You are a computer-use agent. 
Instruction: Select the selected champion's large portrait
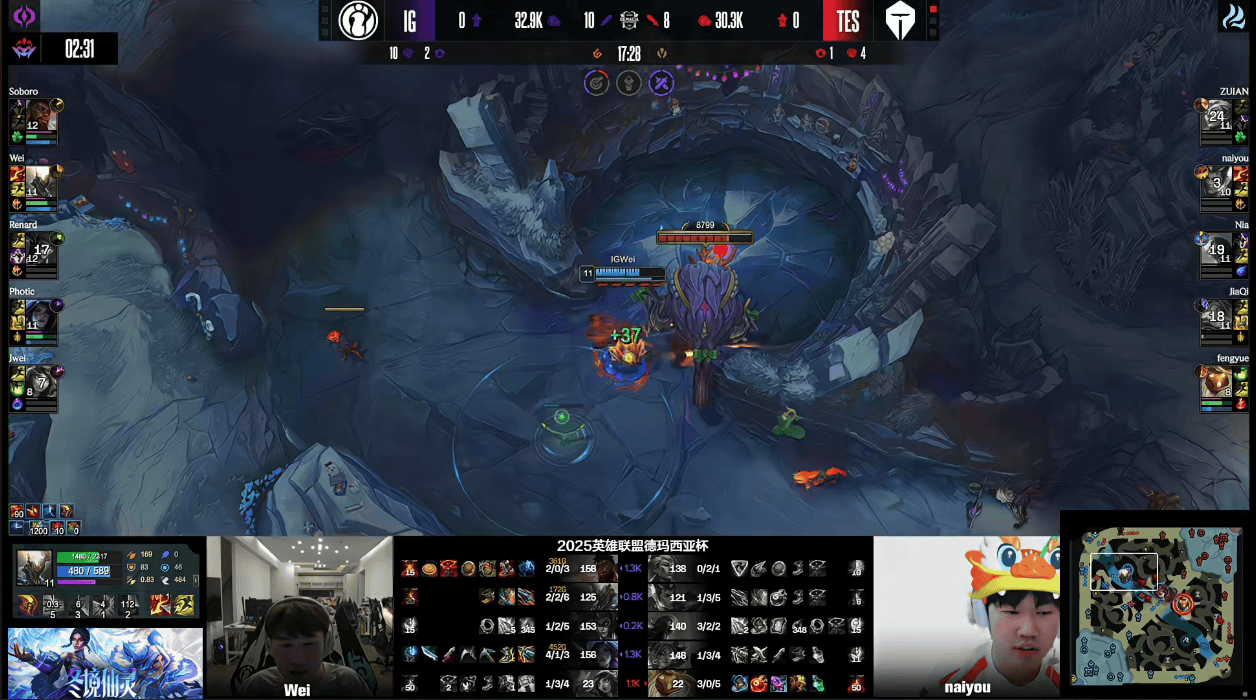pyautogui.click(x=34, y=567)
